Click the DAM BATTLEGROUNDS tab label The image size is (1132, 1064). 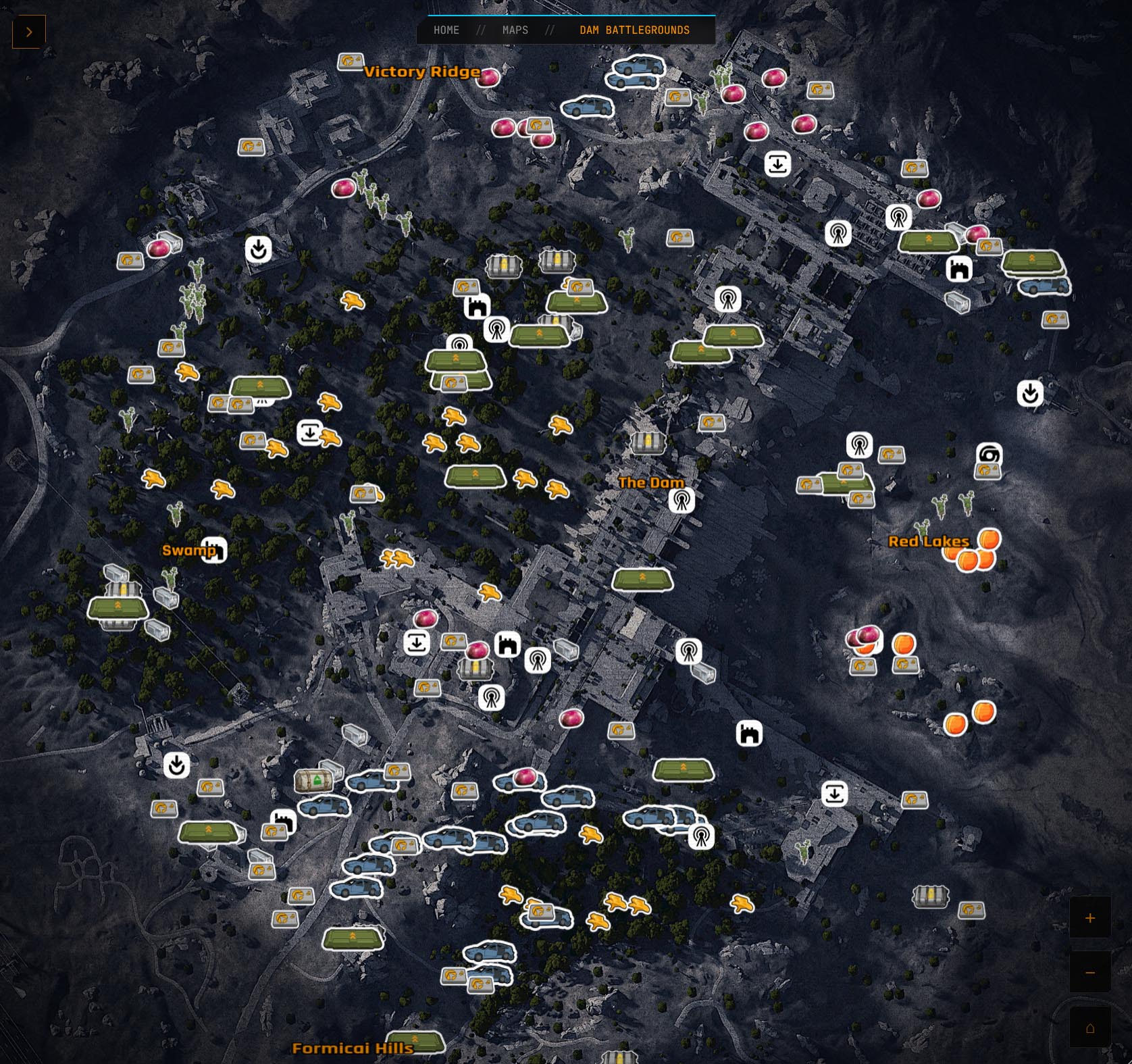[634, 30]
